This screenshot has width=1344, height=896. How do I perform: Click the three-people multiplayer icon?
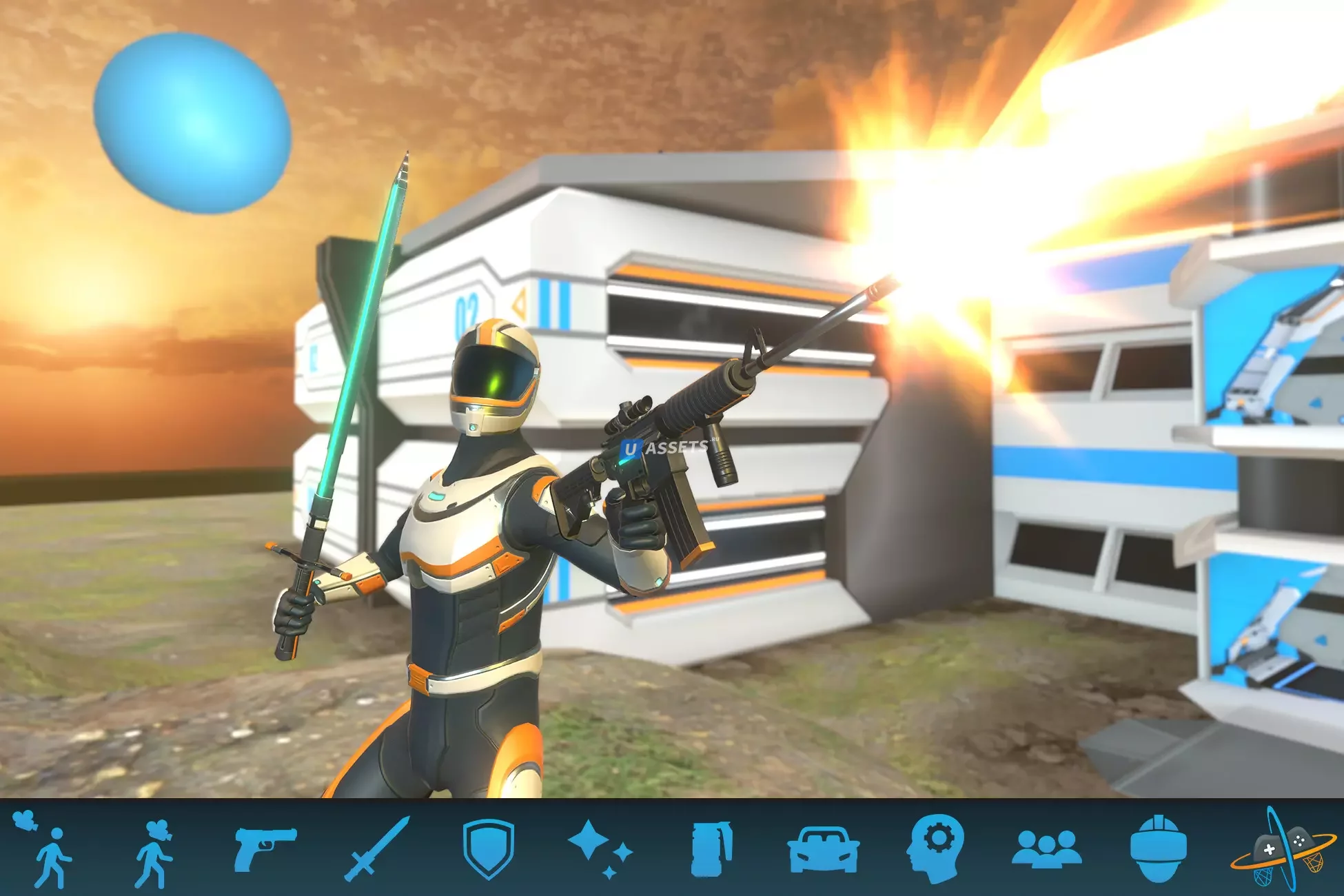[1046, 848]
